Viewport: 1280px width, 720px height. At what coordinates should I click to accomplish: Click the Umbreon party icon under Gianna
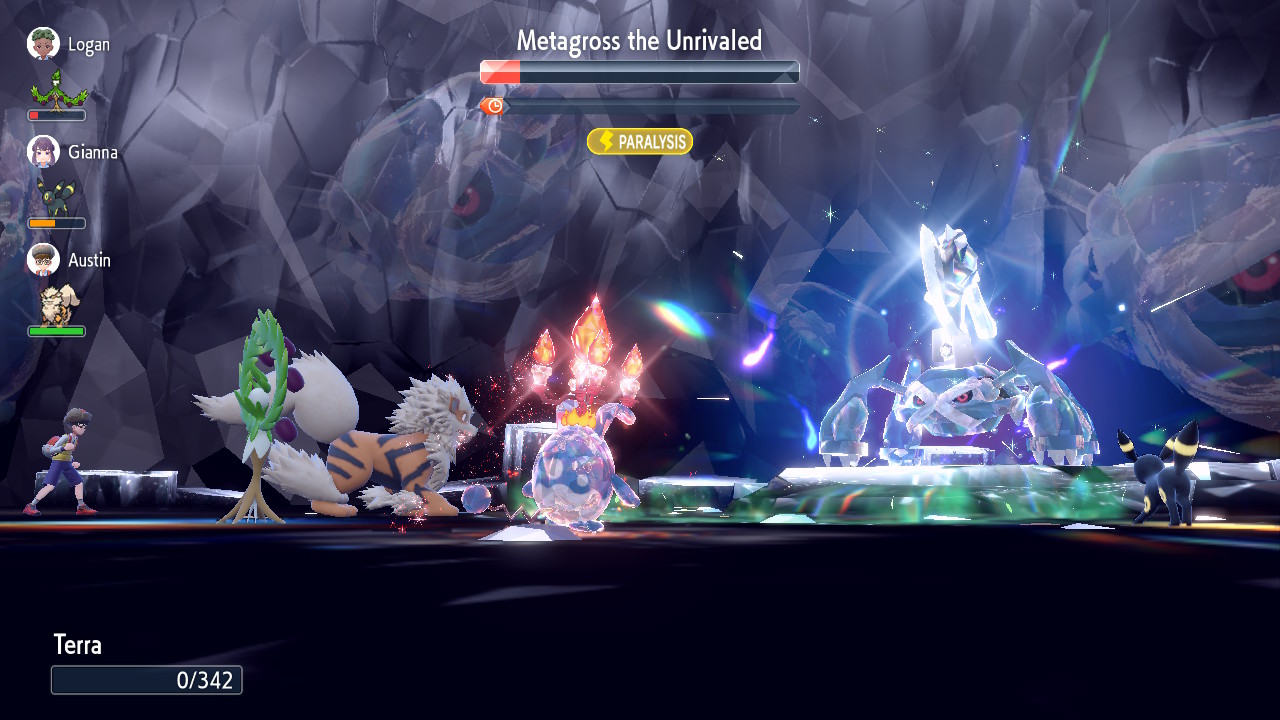tap(55, 196)
